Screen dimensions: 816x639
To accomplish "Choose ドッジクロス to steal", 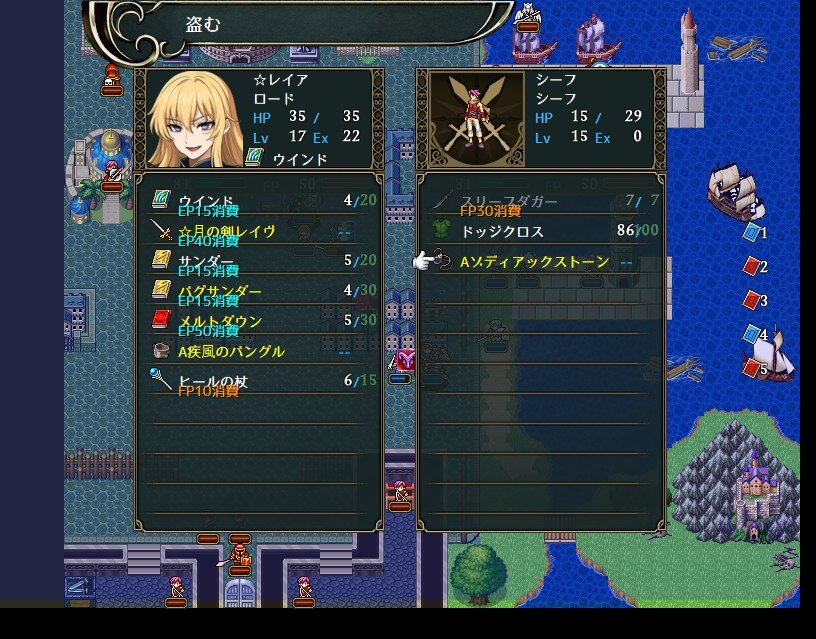I will tap(540, 231).
